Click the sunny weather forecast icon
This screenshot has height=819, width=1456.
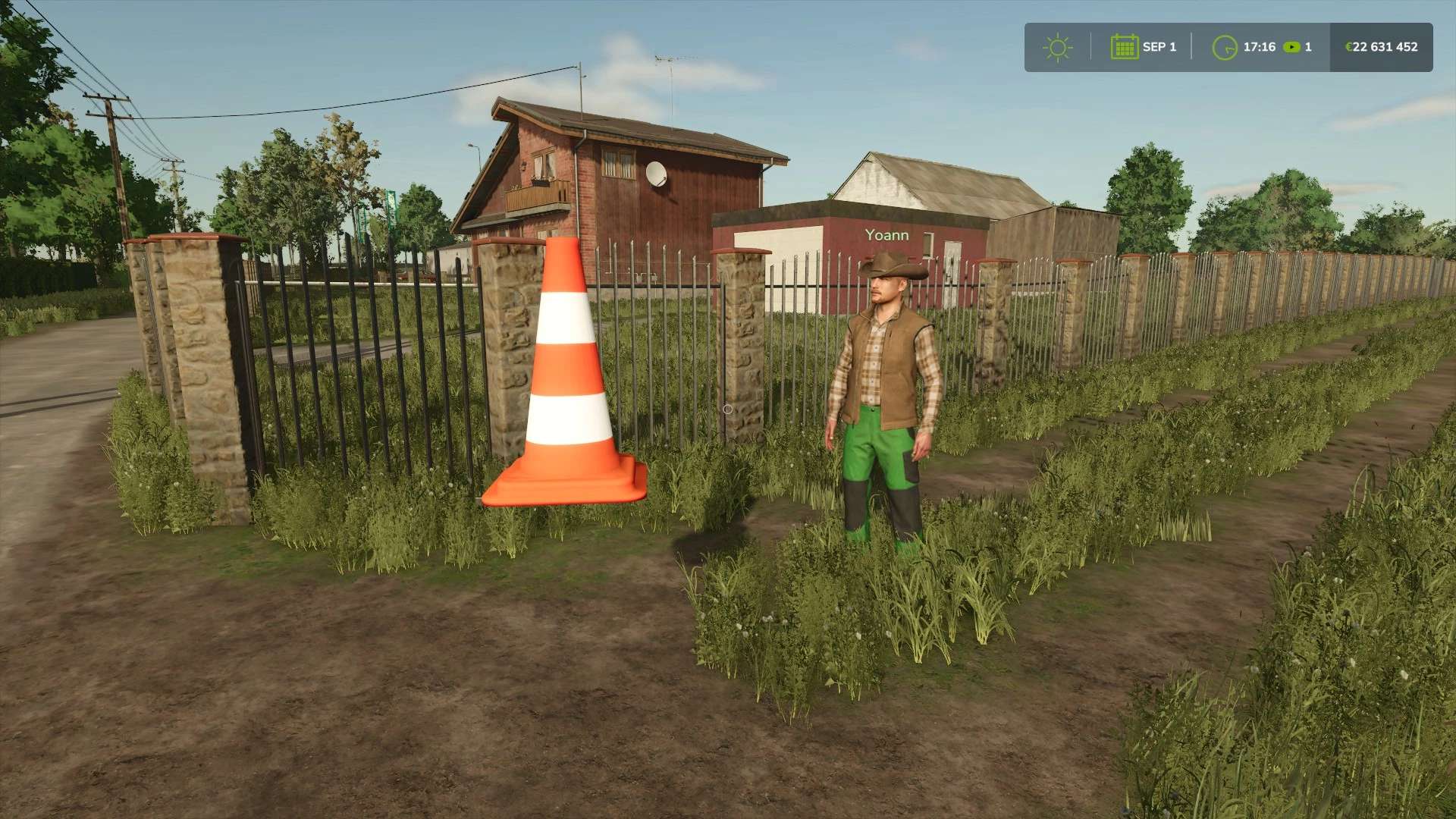click(1057, 47)
